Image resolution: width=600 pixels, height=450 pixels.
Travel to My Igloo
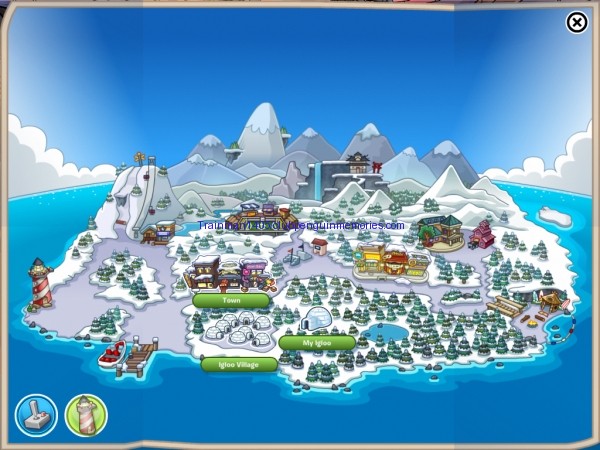(316, 343)
